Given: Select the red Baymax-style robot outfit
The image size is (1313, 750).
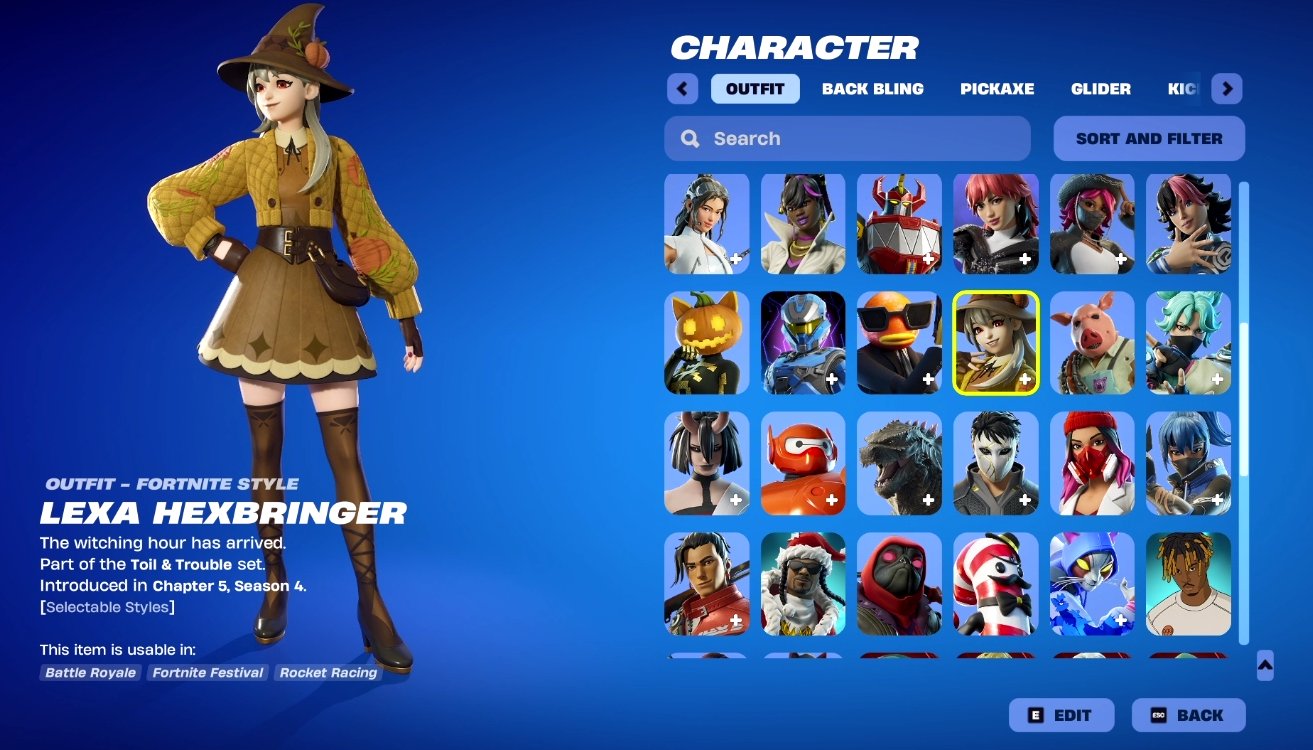Looking at the screenshot, I should 803,463.
